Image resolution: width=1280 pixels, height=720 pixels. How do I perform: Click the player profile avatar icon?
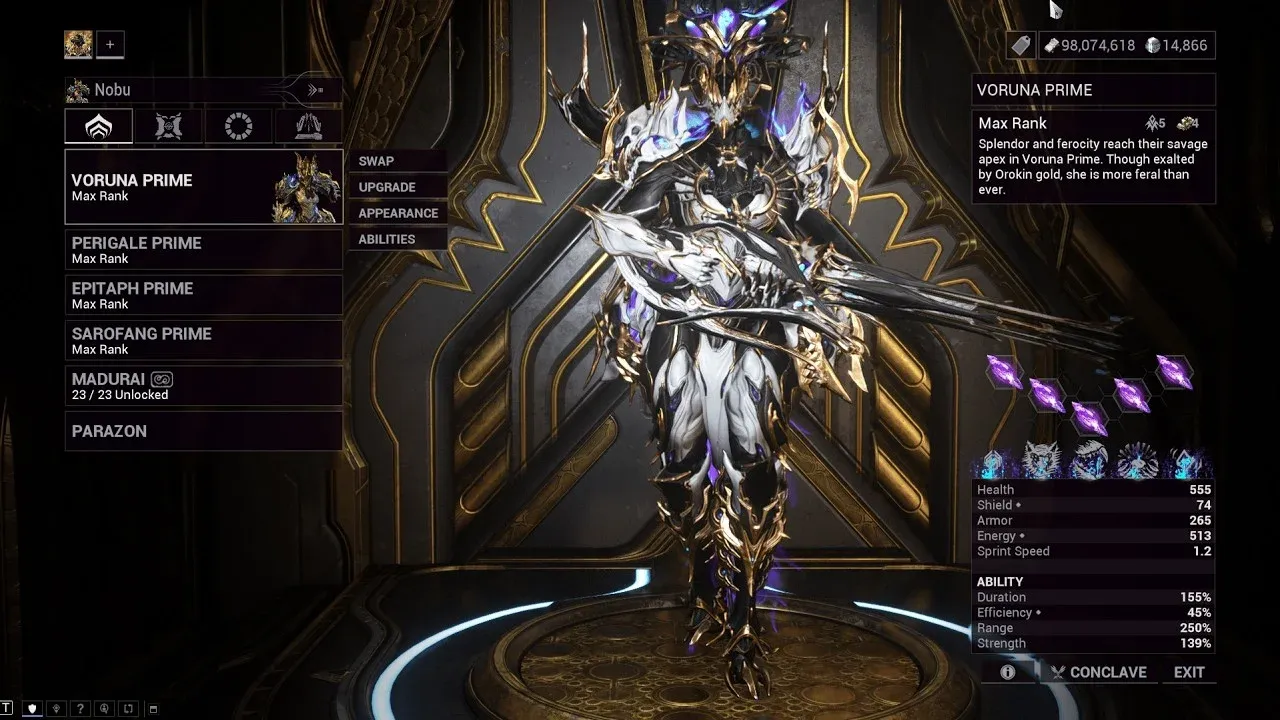pos(78,44)
